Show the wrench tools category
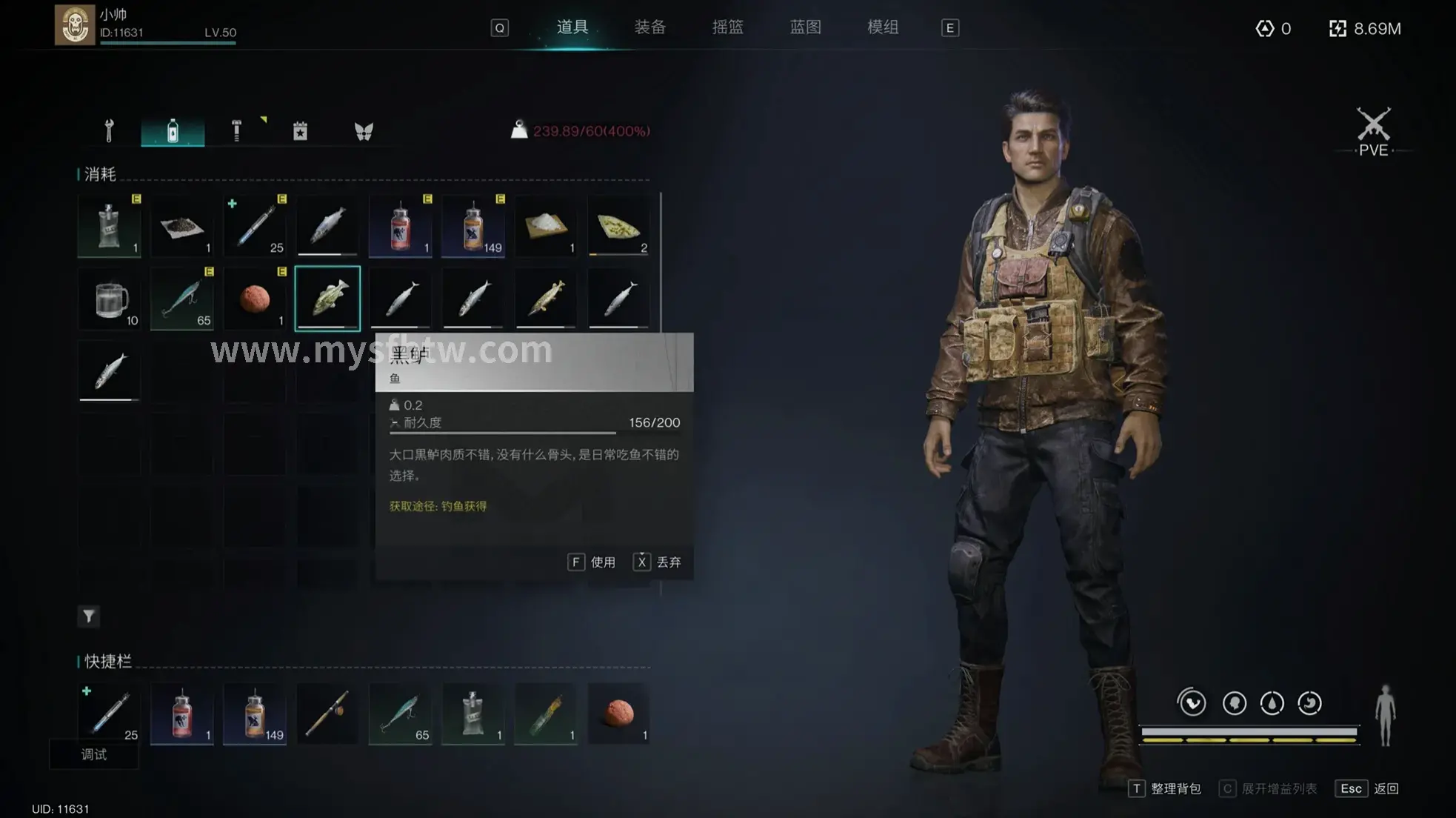 [109, 131]
